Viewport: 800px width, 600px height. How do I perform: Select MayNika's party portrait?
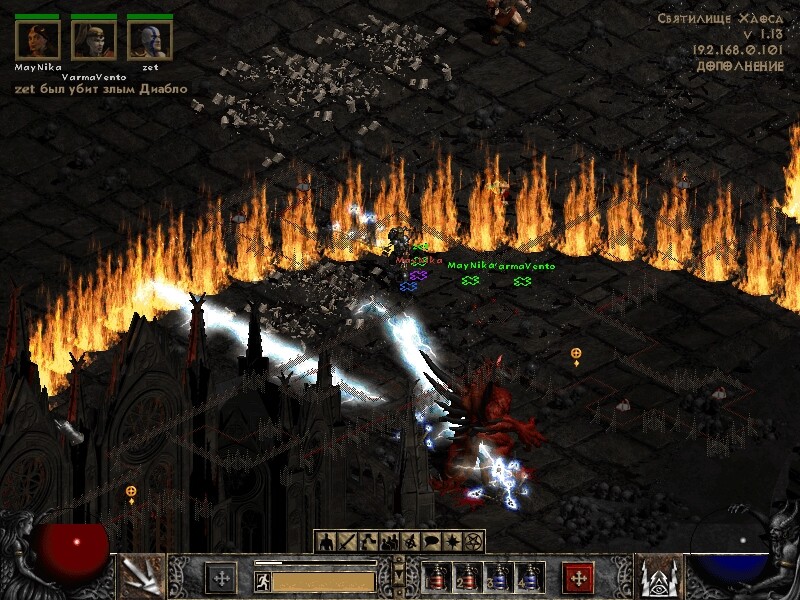pos(38,40)
